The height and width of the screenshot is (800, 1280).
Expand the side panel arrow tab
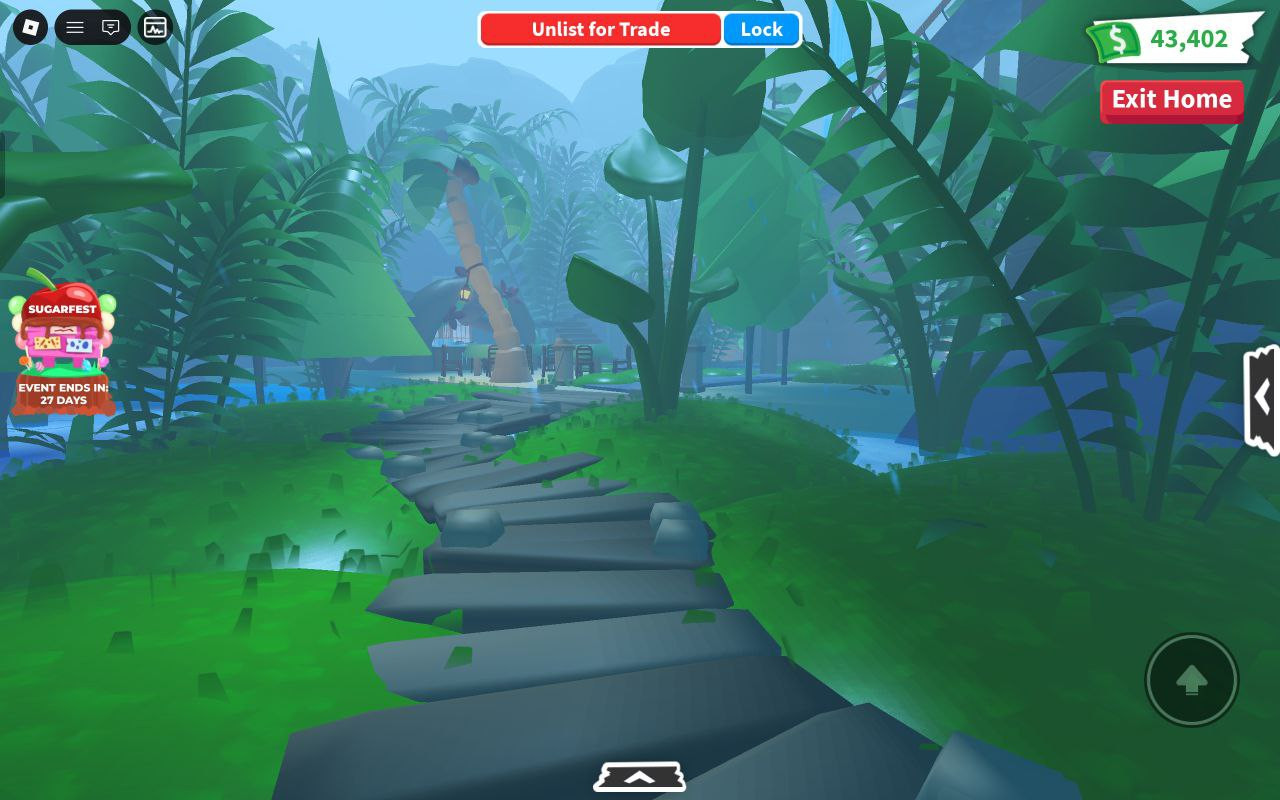1262,398
